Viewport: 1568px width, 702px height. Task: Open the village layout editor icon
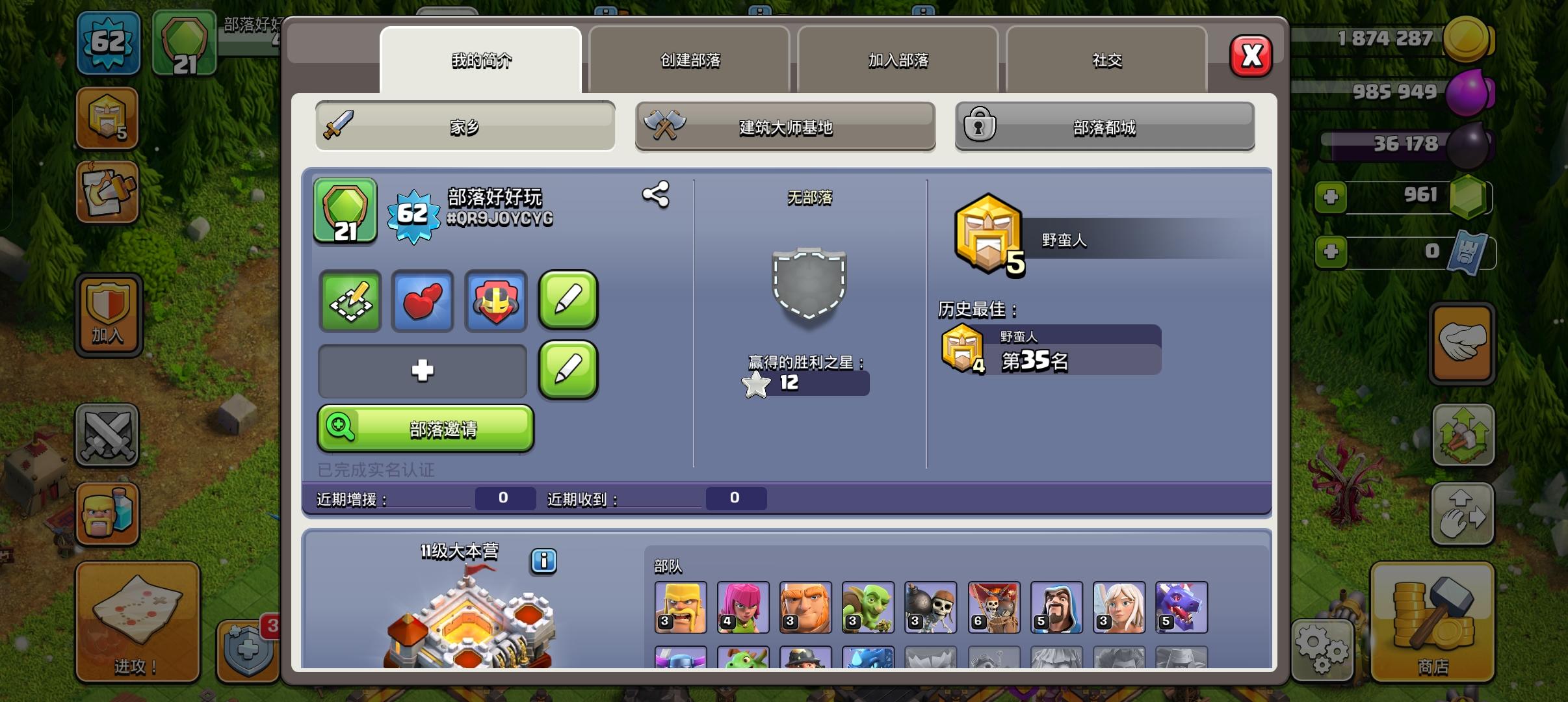pos(349,301)
